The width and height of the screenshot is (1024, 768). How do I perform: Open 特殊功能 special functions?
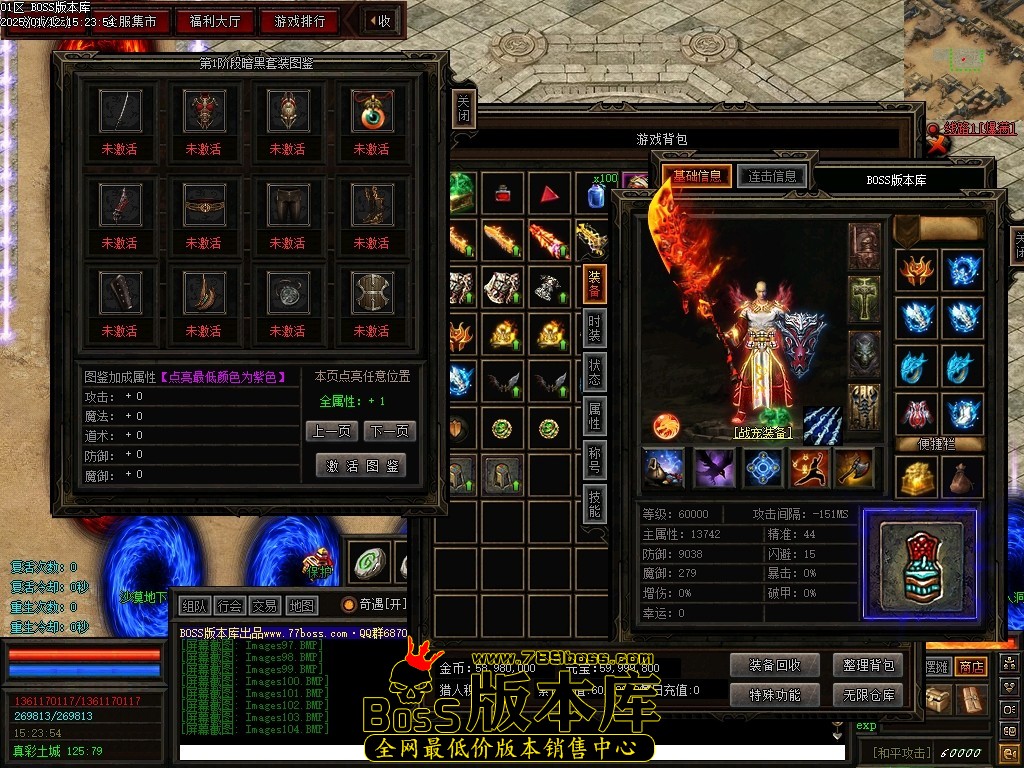click(768, 694)
